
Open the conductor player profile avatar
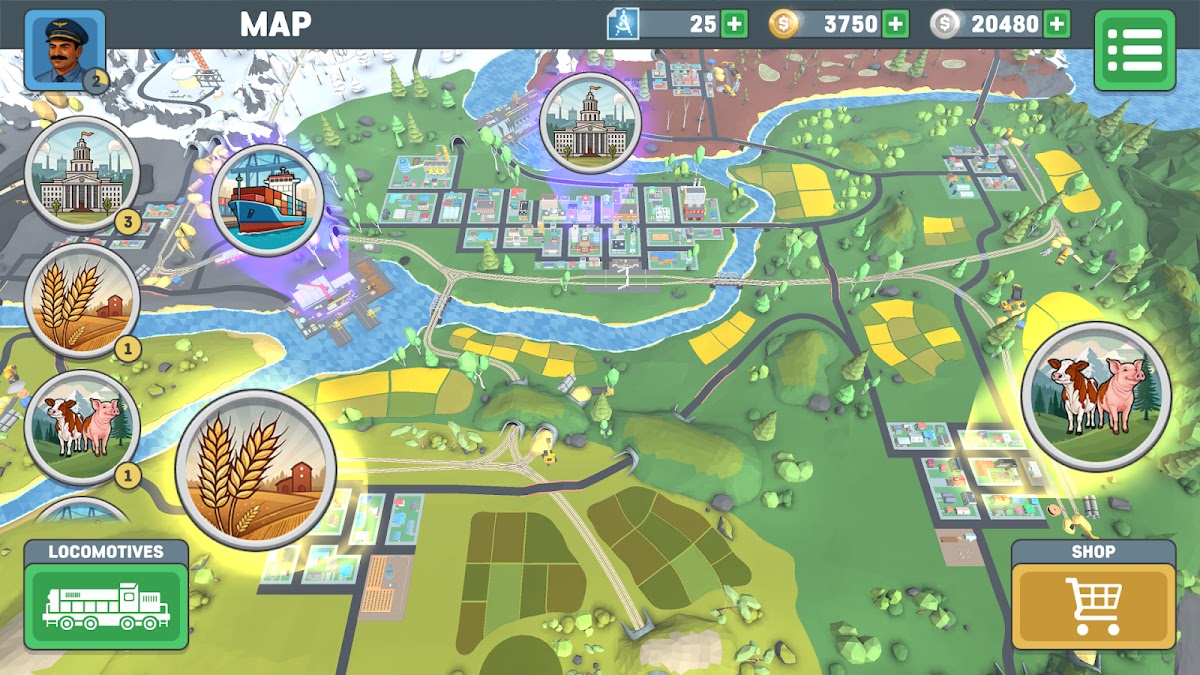(64, 49)
